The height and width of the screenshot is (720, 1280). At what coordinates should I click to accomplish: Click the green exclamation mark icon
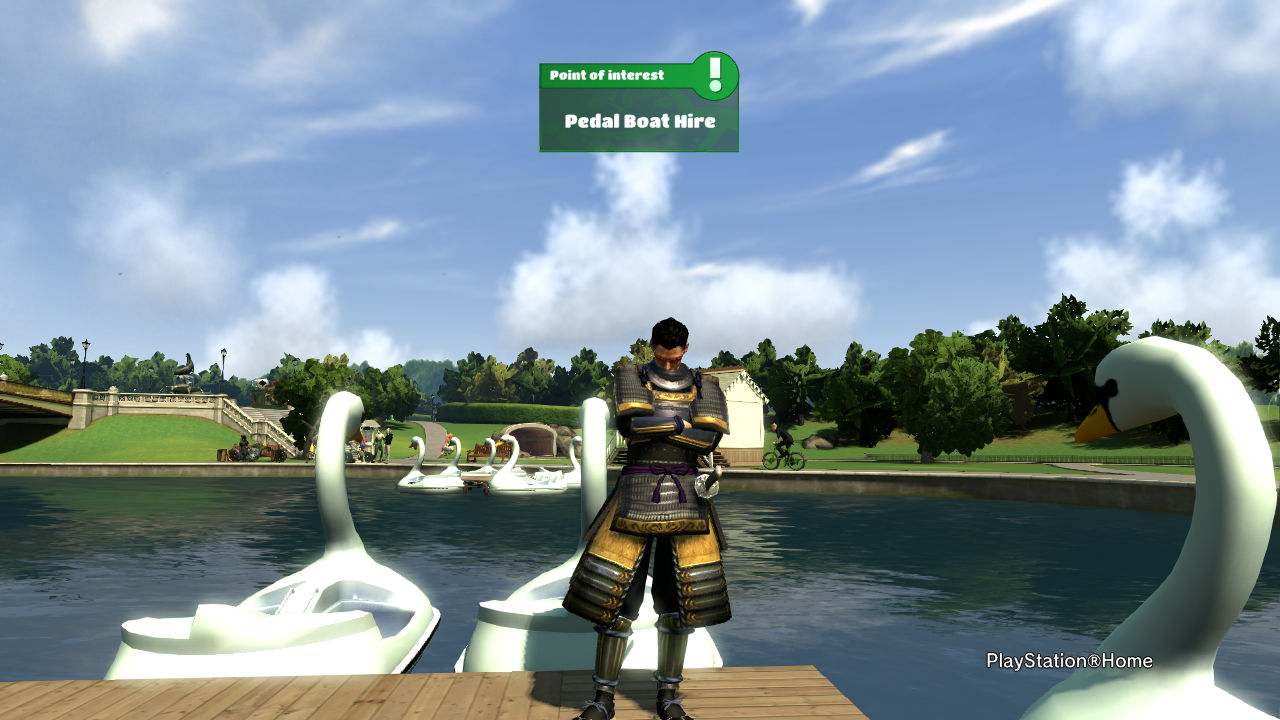[714, 75]
